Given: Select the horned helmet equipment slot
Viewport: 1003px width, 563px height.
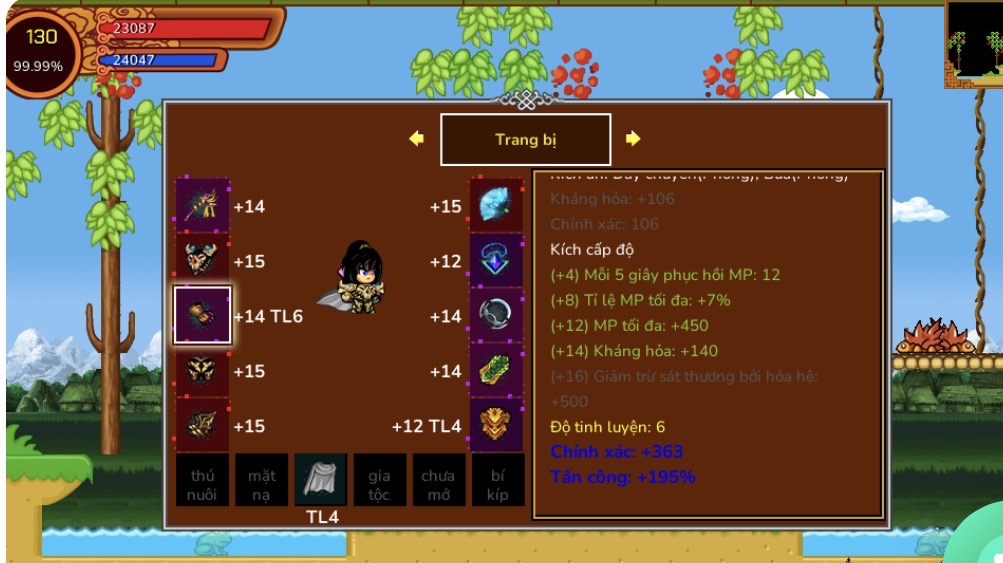Looking at the screenshot, I should pyautogui.click(x=203, y=261).
